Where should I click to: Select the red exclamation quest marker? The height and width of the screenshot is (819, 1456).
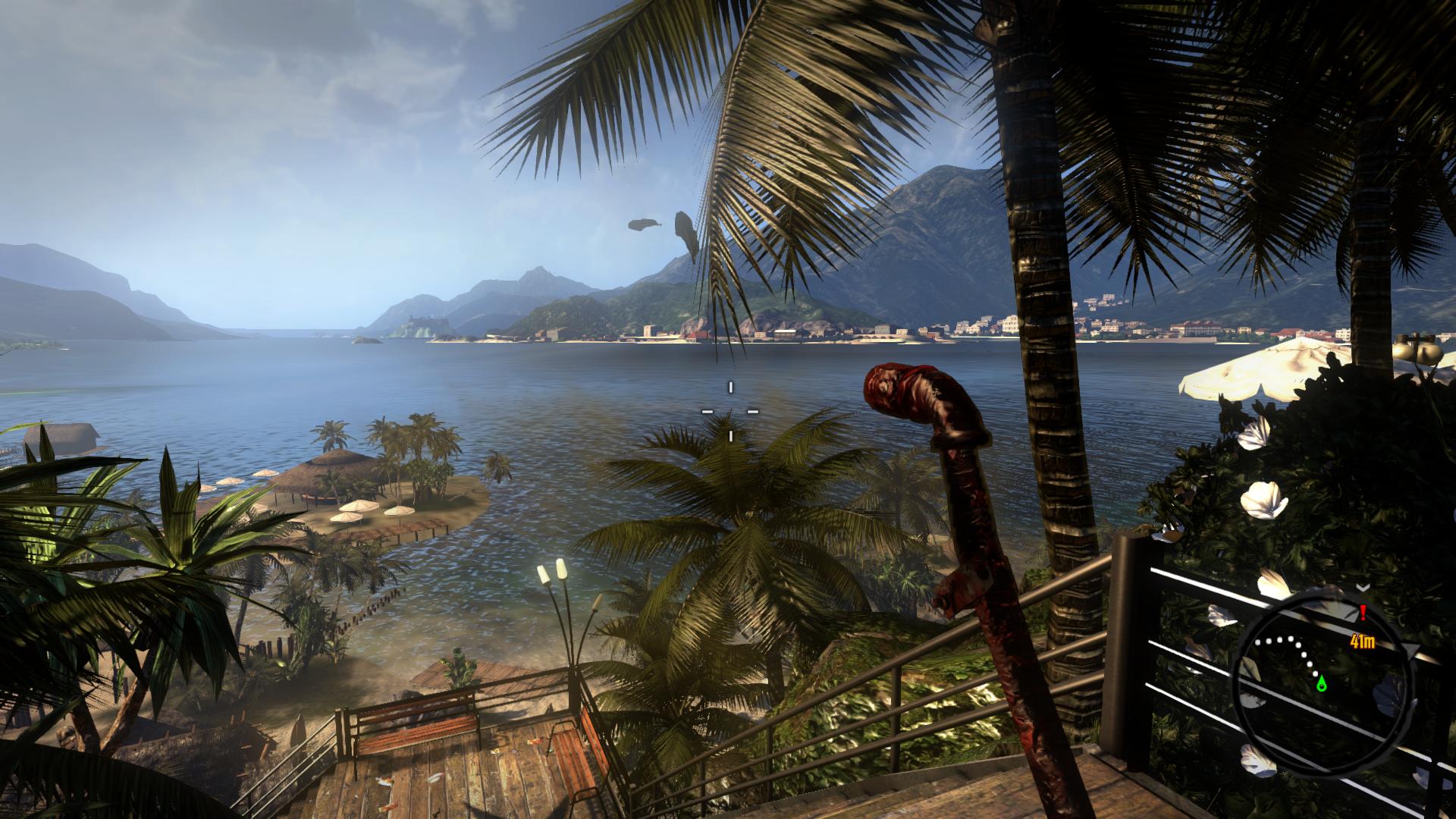click(x=1363, y=613)
